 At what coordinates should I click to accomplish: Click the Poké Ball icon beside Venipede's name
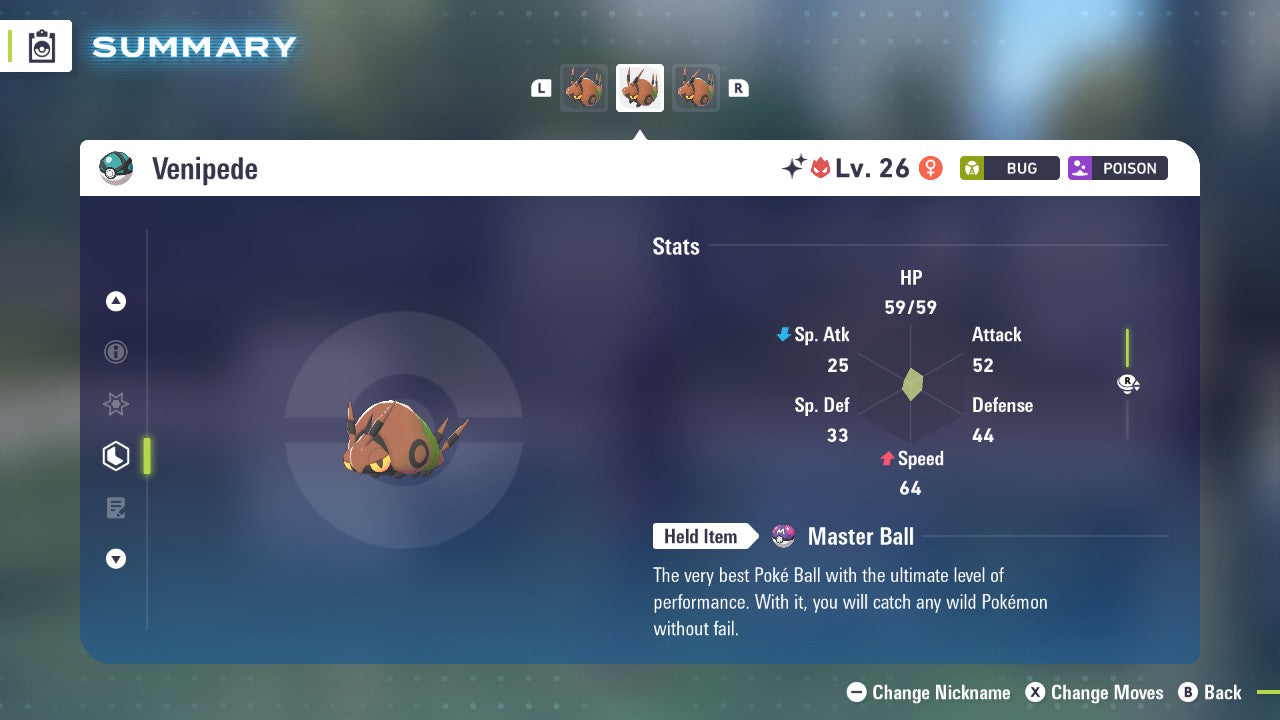pyautogui.click(x=116, y=168)
